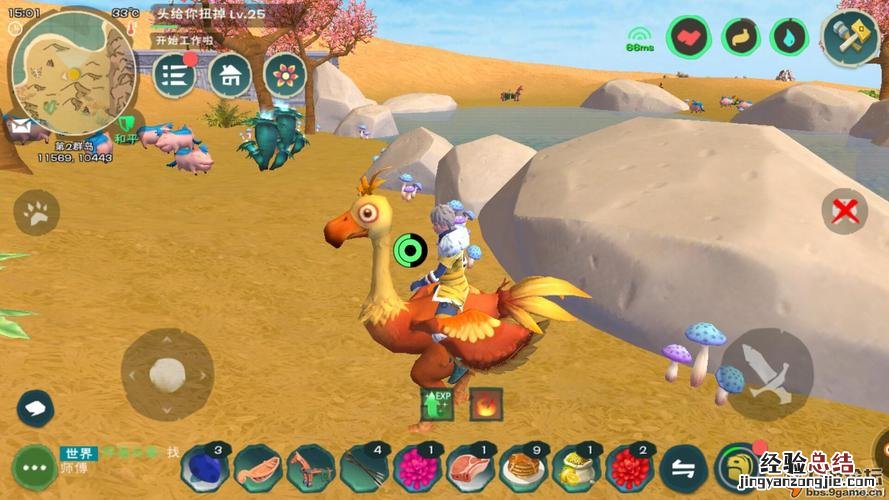Click the red X dismount button

pyautogui.click(x=844, y=211)
